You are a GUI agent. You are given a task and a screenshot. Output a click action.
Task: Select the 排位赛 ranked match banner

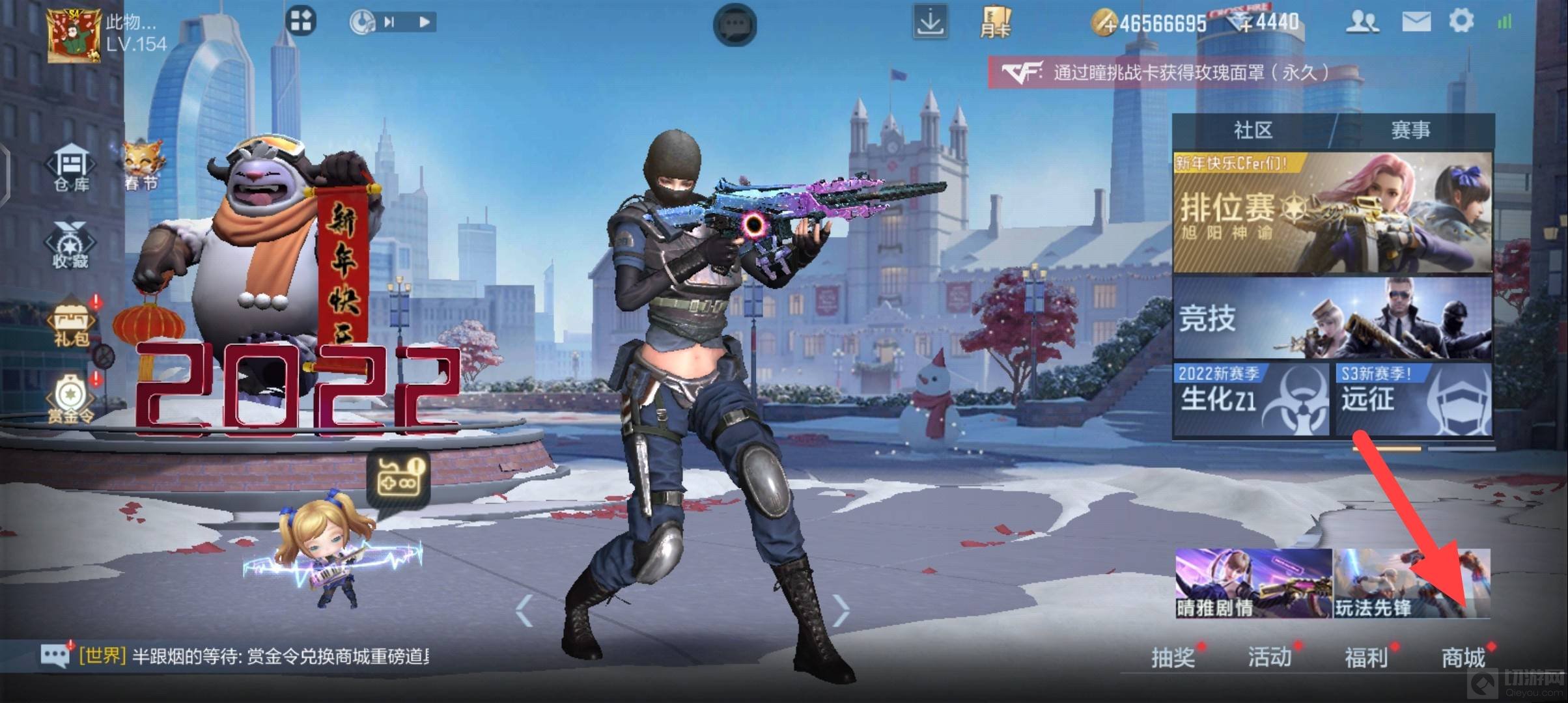click(1332, 214)
